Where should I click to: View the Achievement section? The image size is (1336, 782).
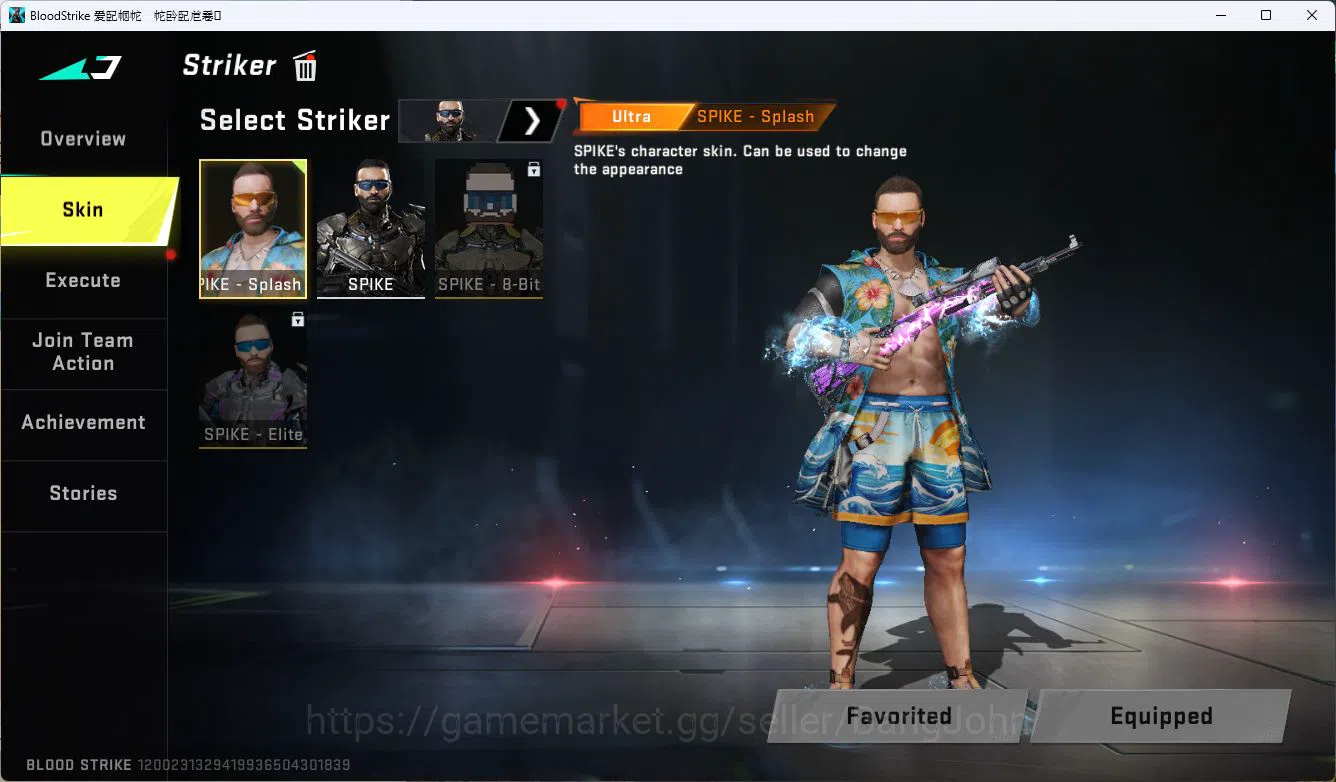click(x=84, y=422)
